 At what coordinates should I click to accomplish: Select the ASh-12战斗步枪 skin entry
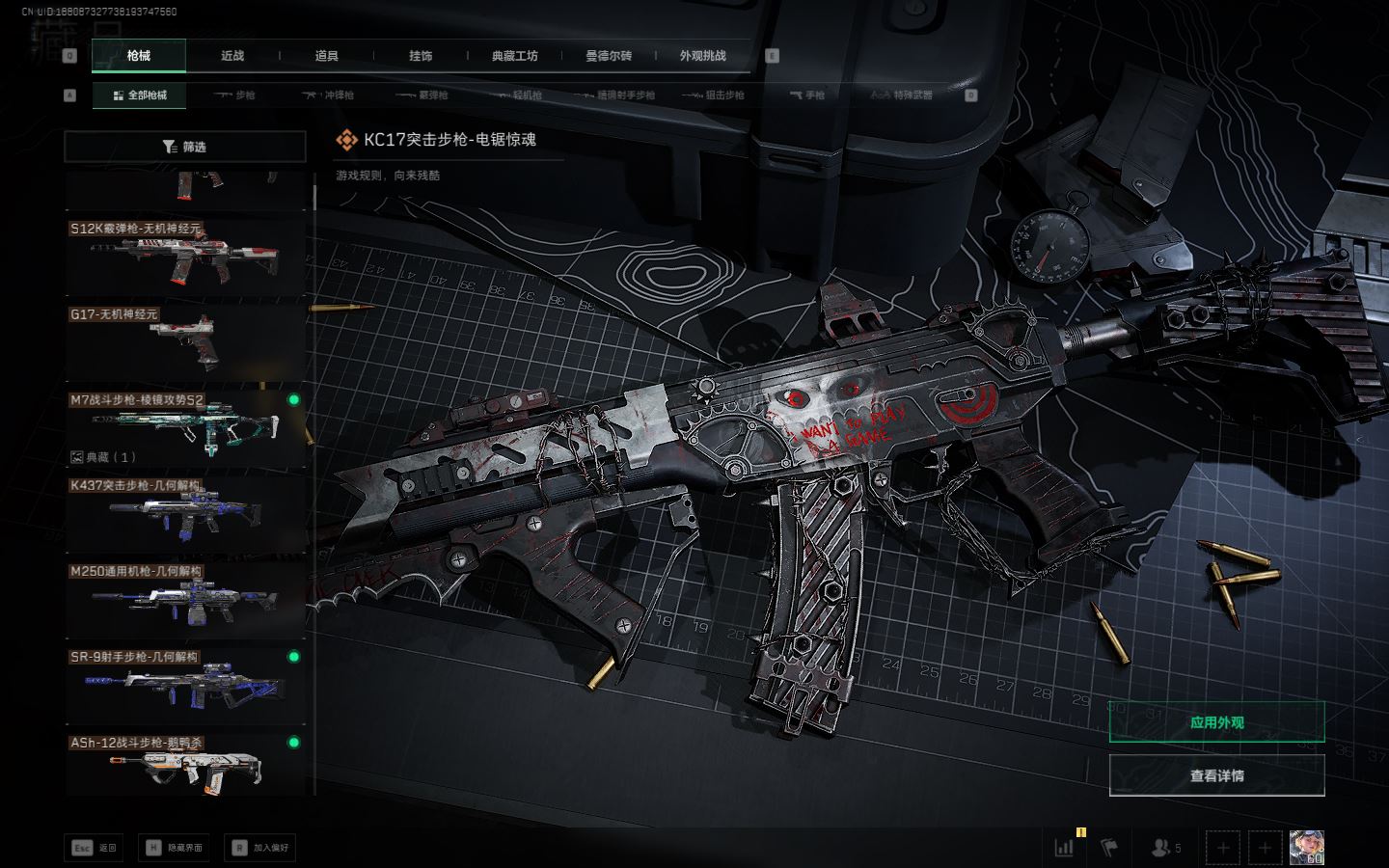click(x=184, y=765)
